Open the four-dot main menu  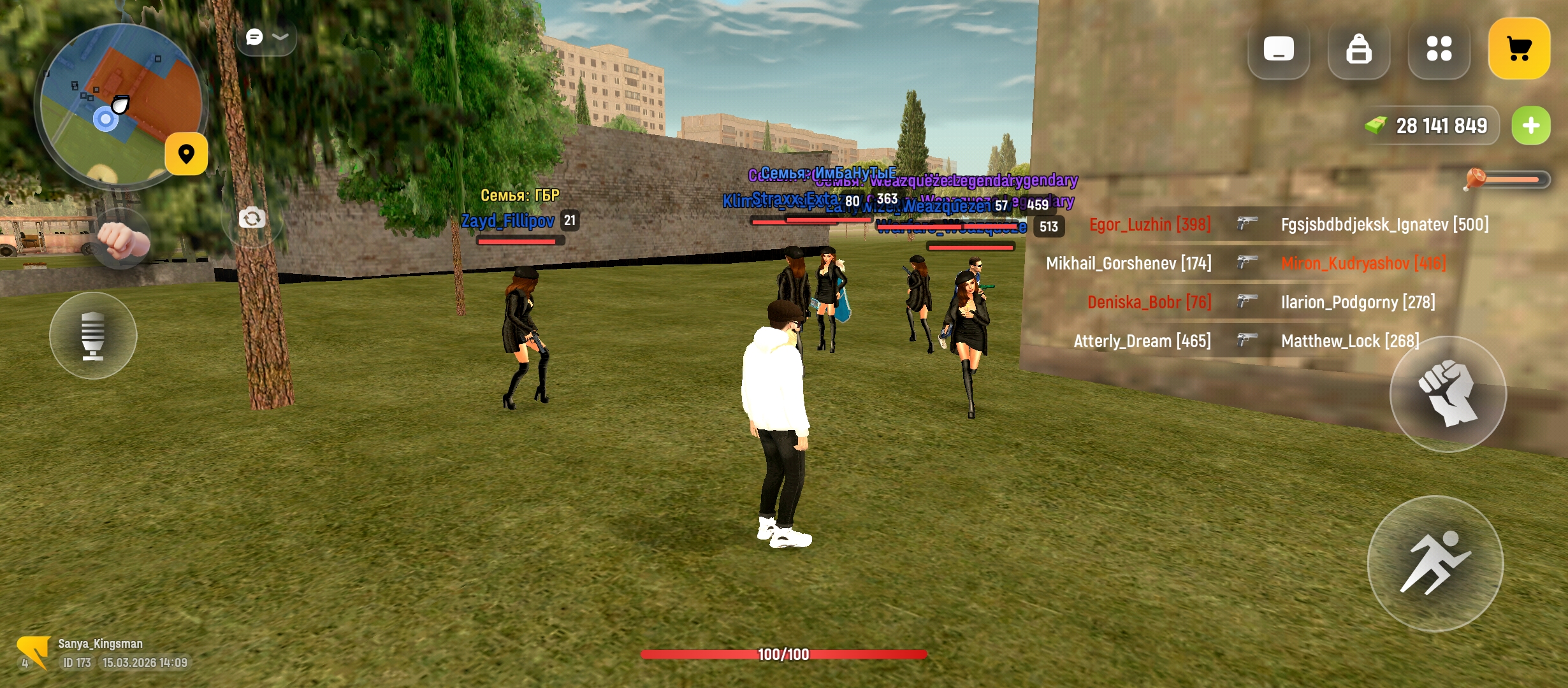pos(1439,49)
